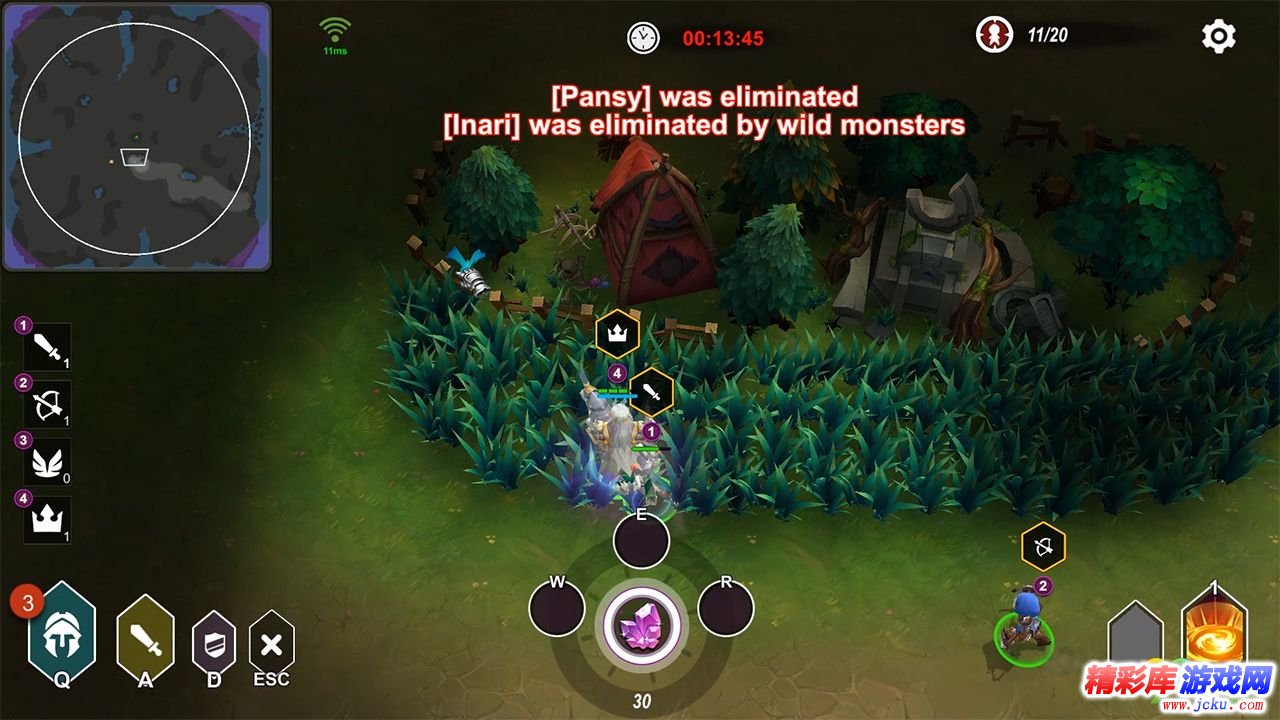Activate the shield defend D button

pos(213,643)
